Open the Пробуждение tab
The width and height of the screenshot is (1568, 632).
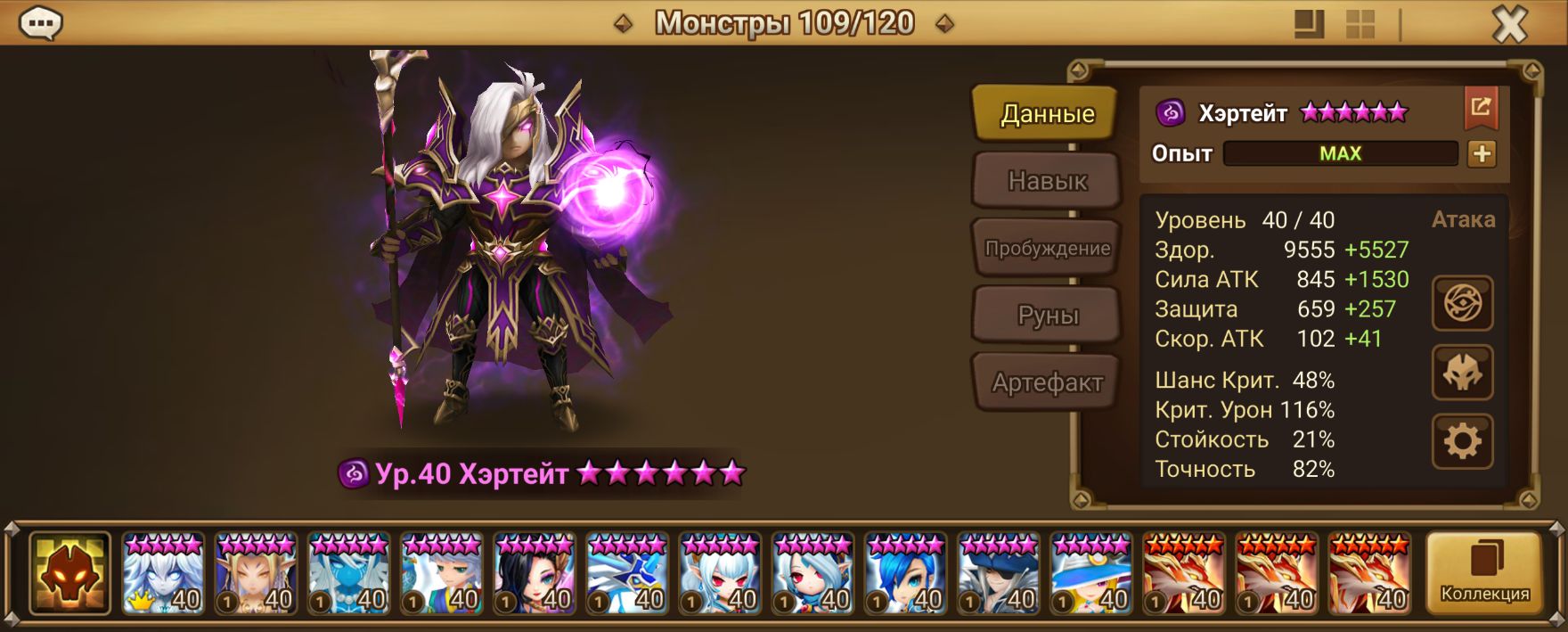point(1047,249)
